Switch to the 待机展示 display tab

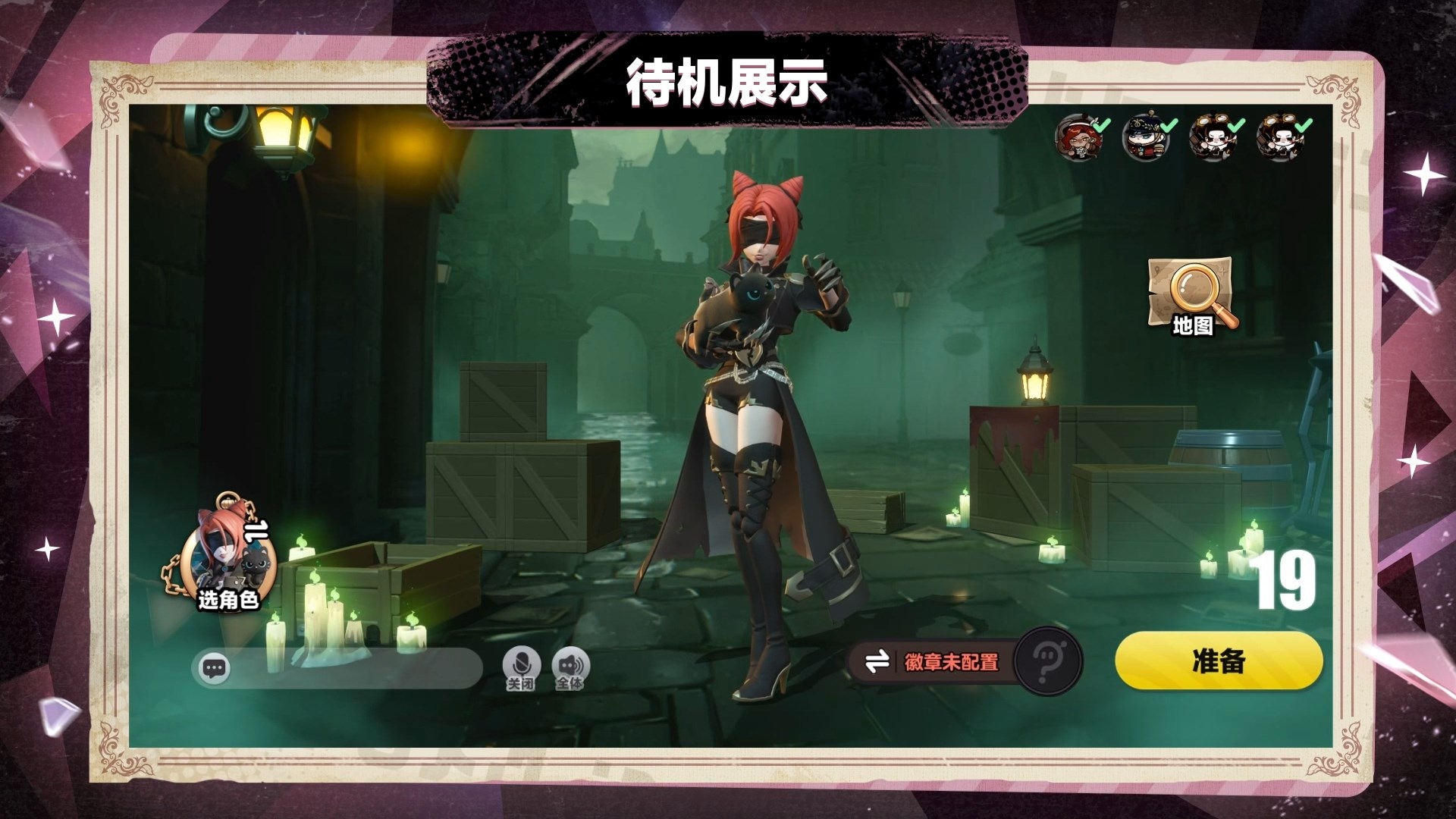(x=726, y=80)
